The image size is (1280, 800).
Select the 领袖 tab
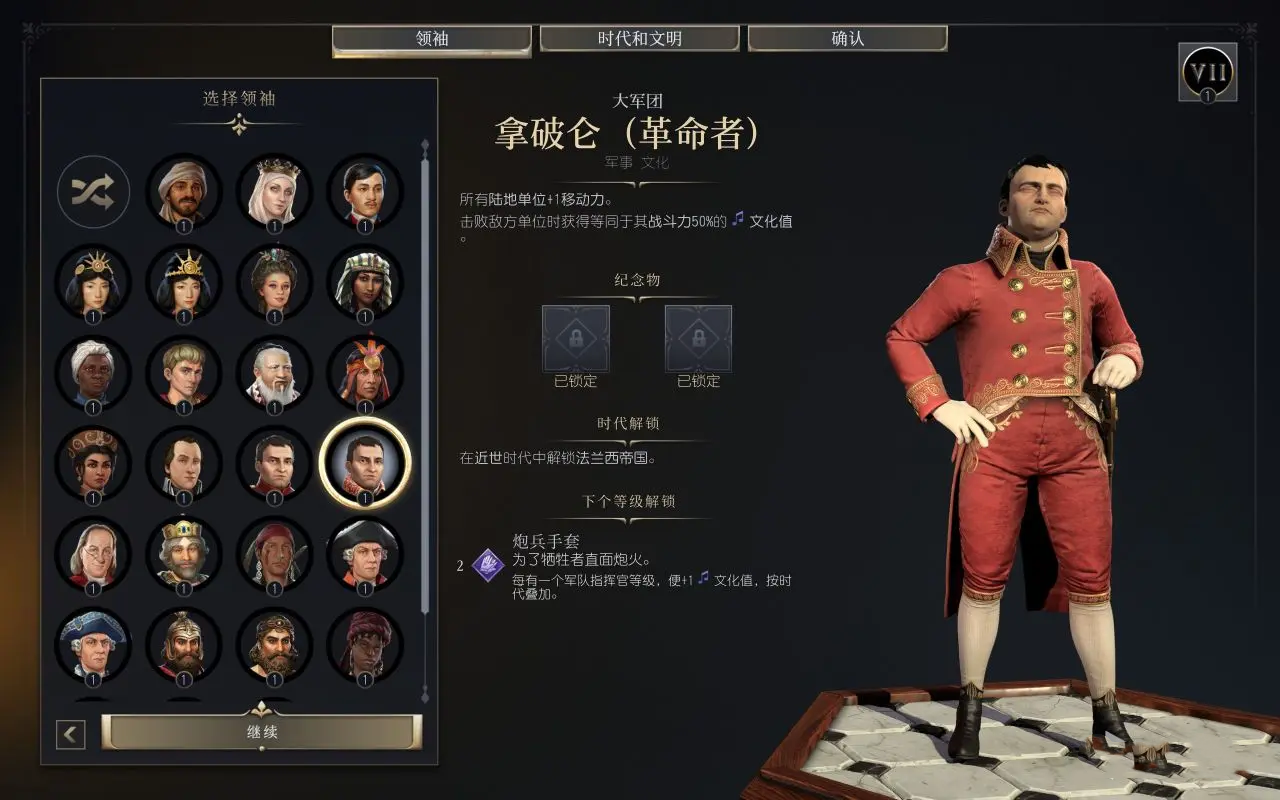coord(431,39)
